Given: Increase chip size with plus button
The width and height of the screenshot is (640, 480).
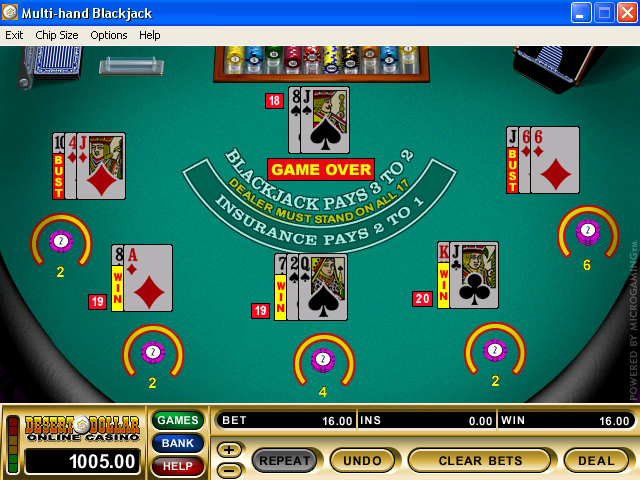Looking at the screenshot, I should (x=229, y=450).
